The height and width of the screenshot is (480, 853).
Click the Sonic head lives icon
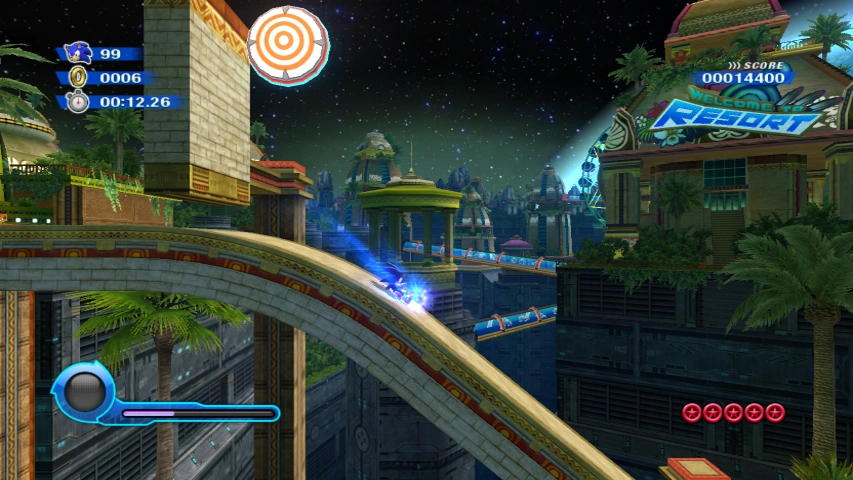point(77,53)
